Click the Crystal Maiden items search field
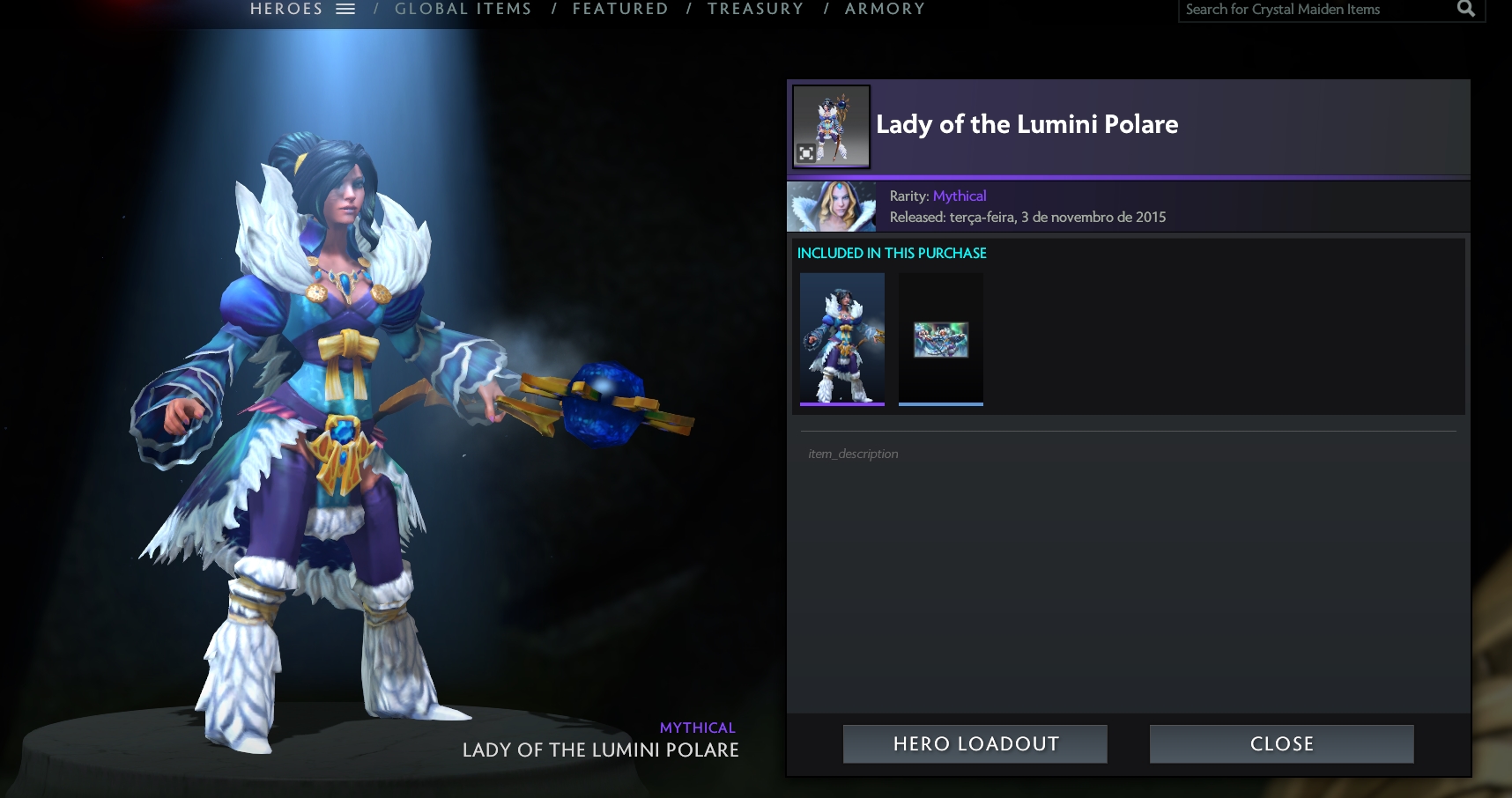 click(1313, 10)
